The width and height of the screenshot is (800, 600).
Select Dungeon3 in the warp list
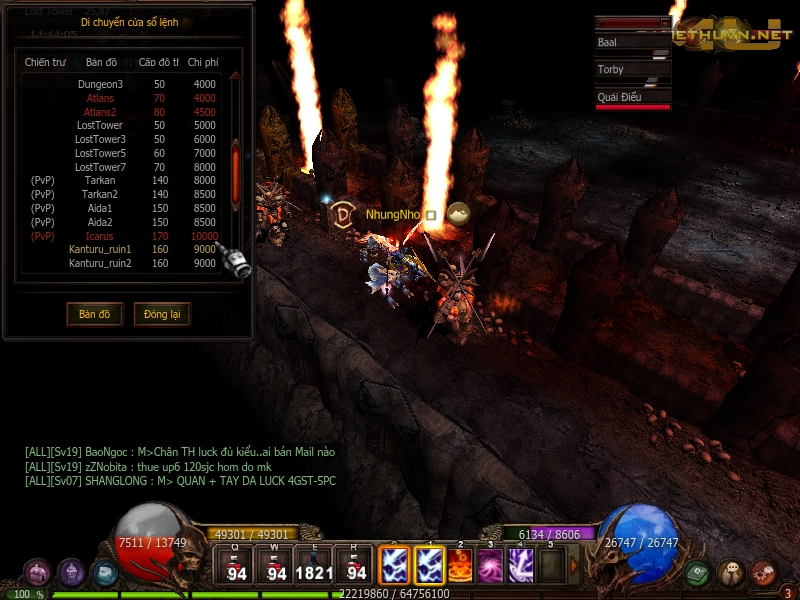(x=100, y=84)
